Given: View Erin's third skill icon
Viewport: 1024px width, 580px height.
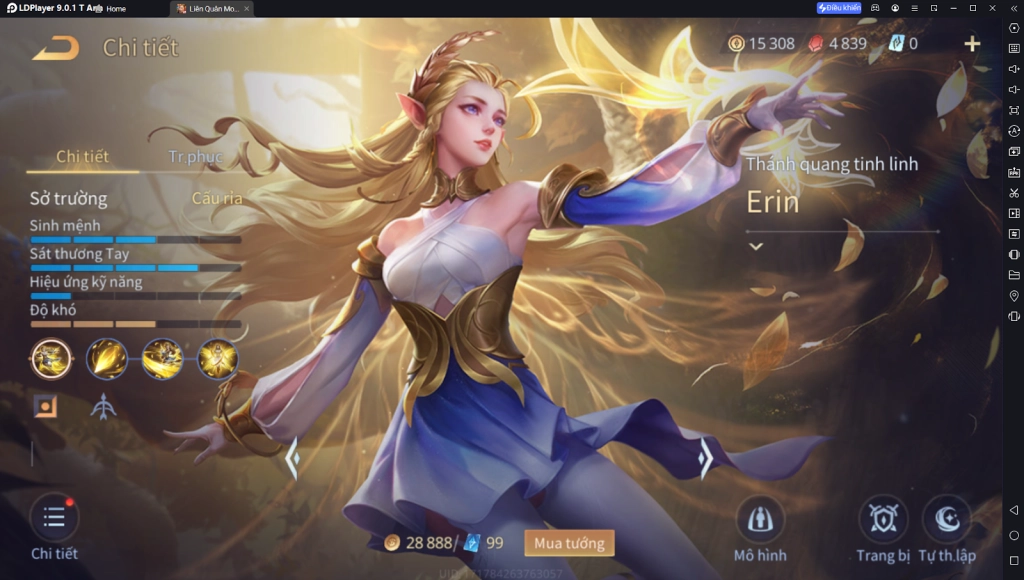Looking at the screenshot, I should click(162, 359).
